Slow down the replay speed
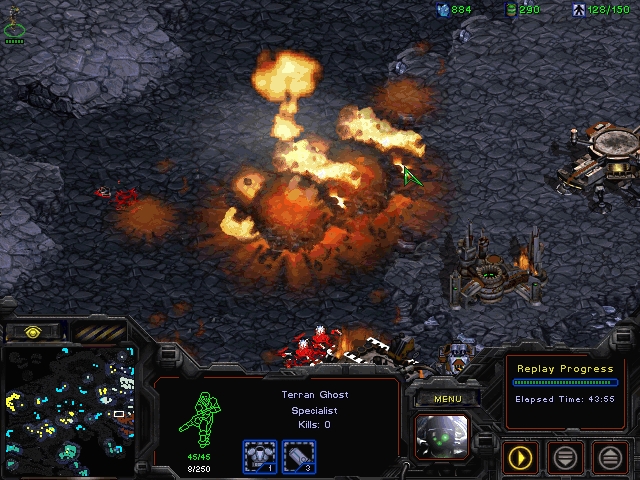 pos(566,457)
